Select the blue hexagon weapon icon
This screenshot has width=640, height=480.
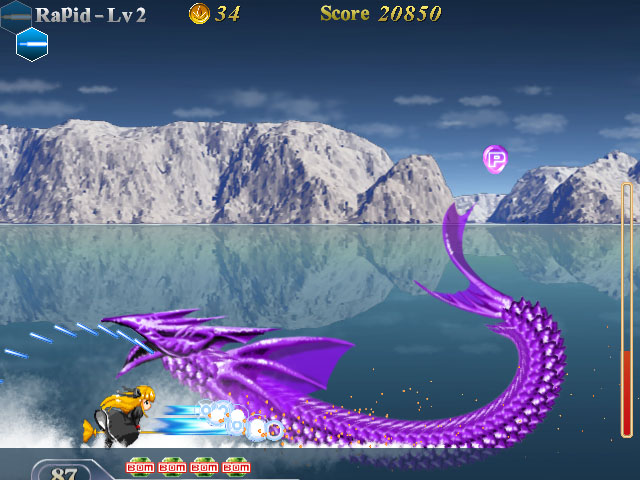pos(32,43)
